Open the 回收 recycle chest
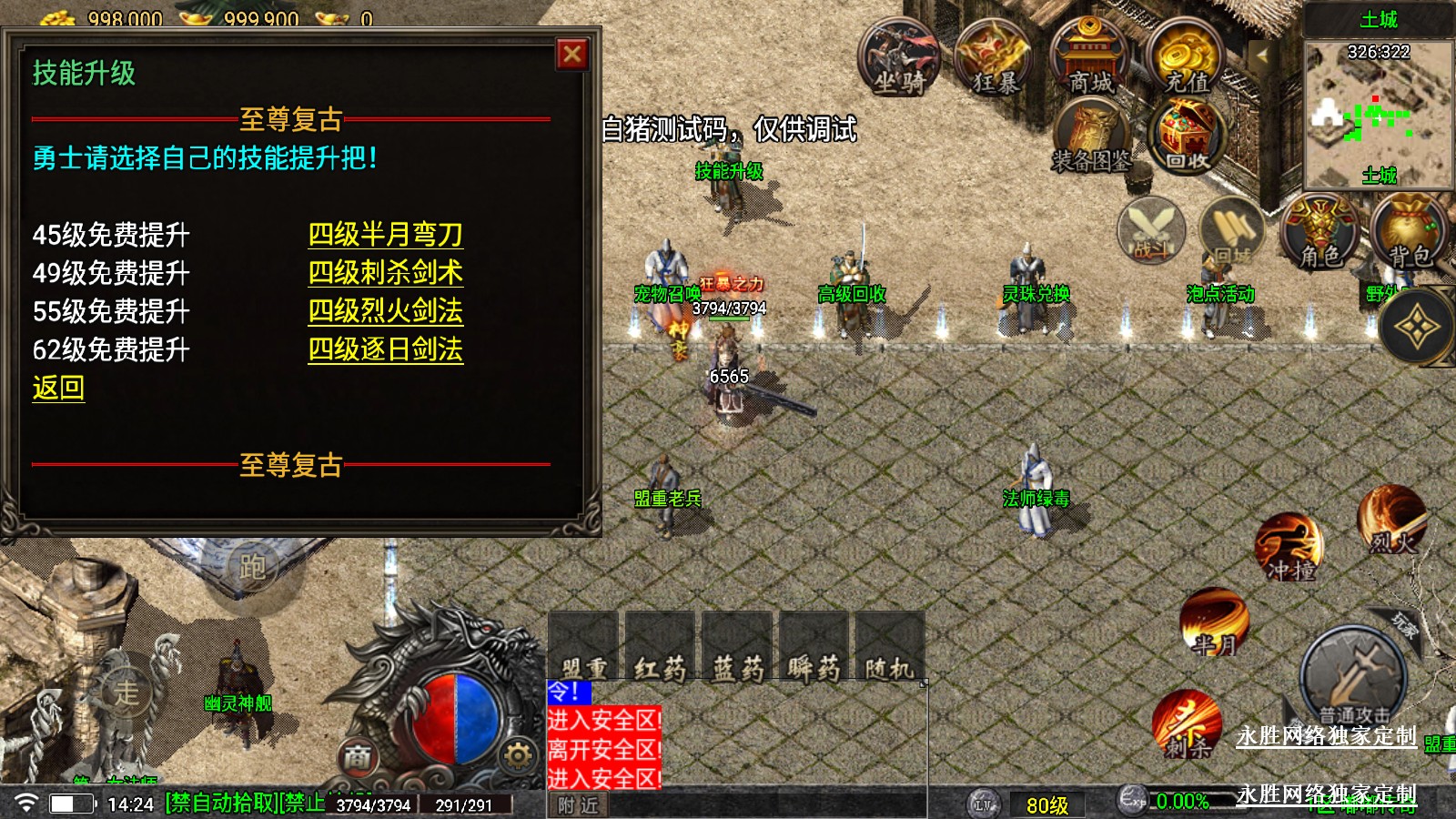1456x819 pixels. [x=1188, y=136]
